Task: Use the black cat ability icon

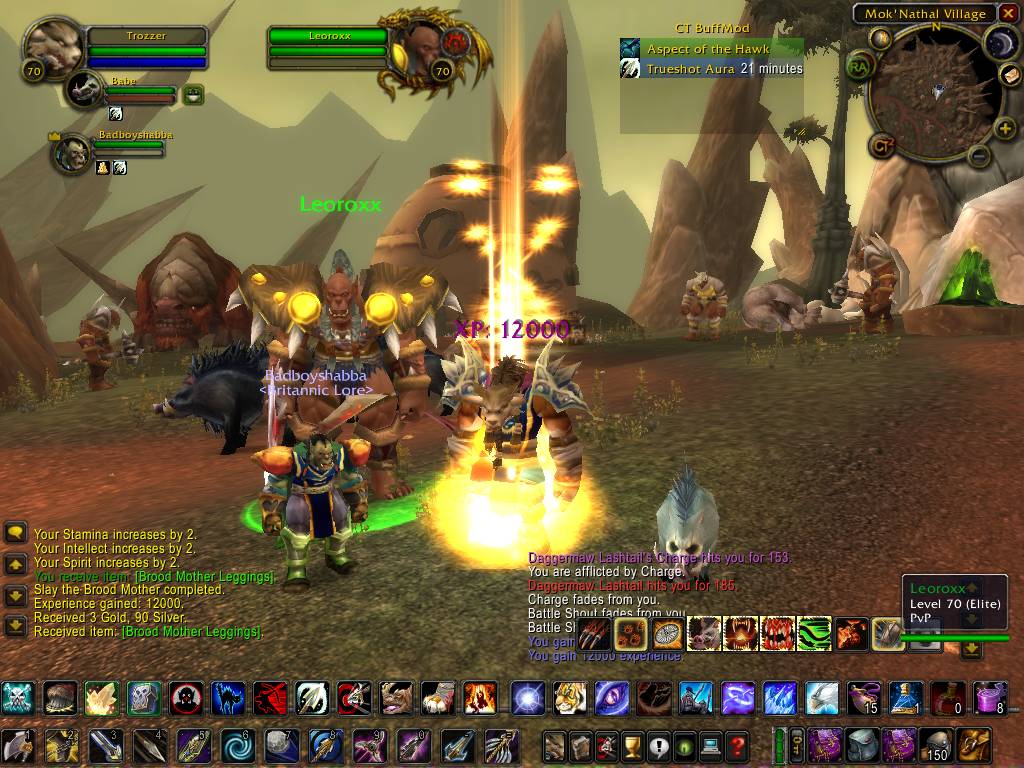Action: pos(229,697)
